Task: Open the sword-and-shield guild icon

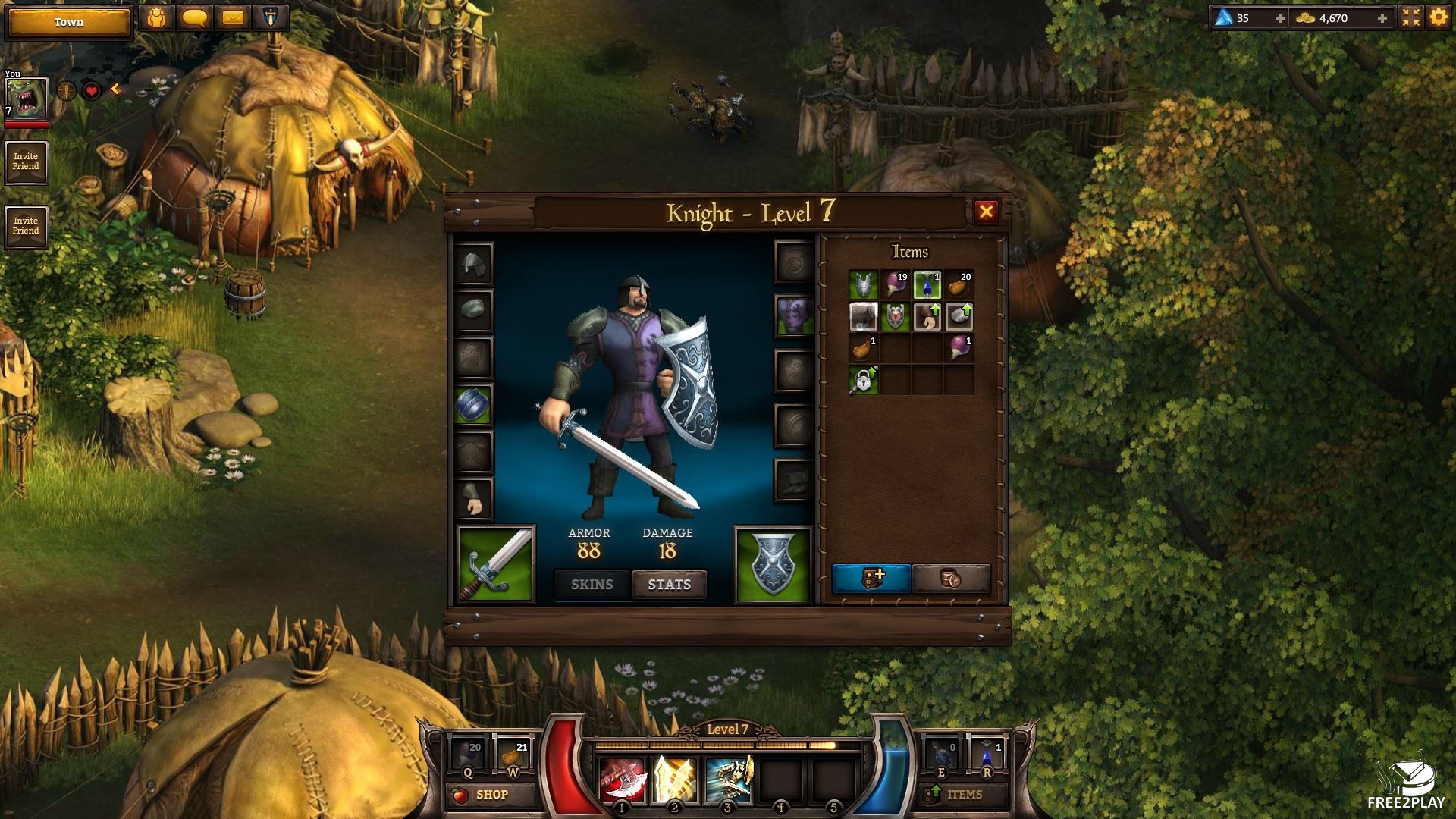Action: coord(271,17)
